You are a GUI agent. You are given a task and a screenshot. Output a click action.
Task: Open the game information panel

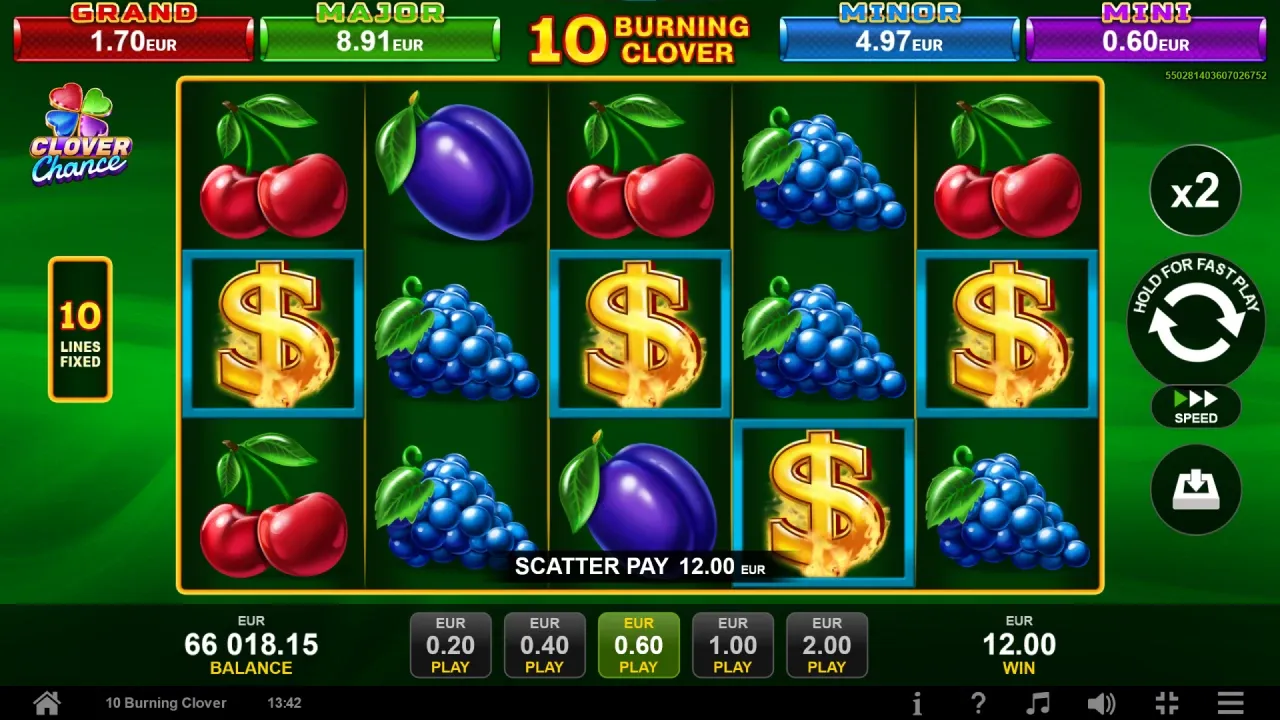918,703
